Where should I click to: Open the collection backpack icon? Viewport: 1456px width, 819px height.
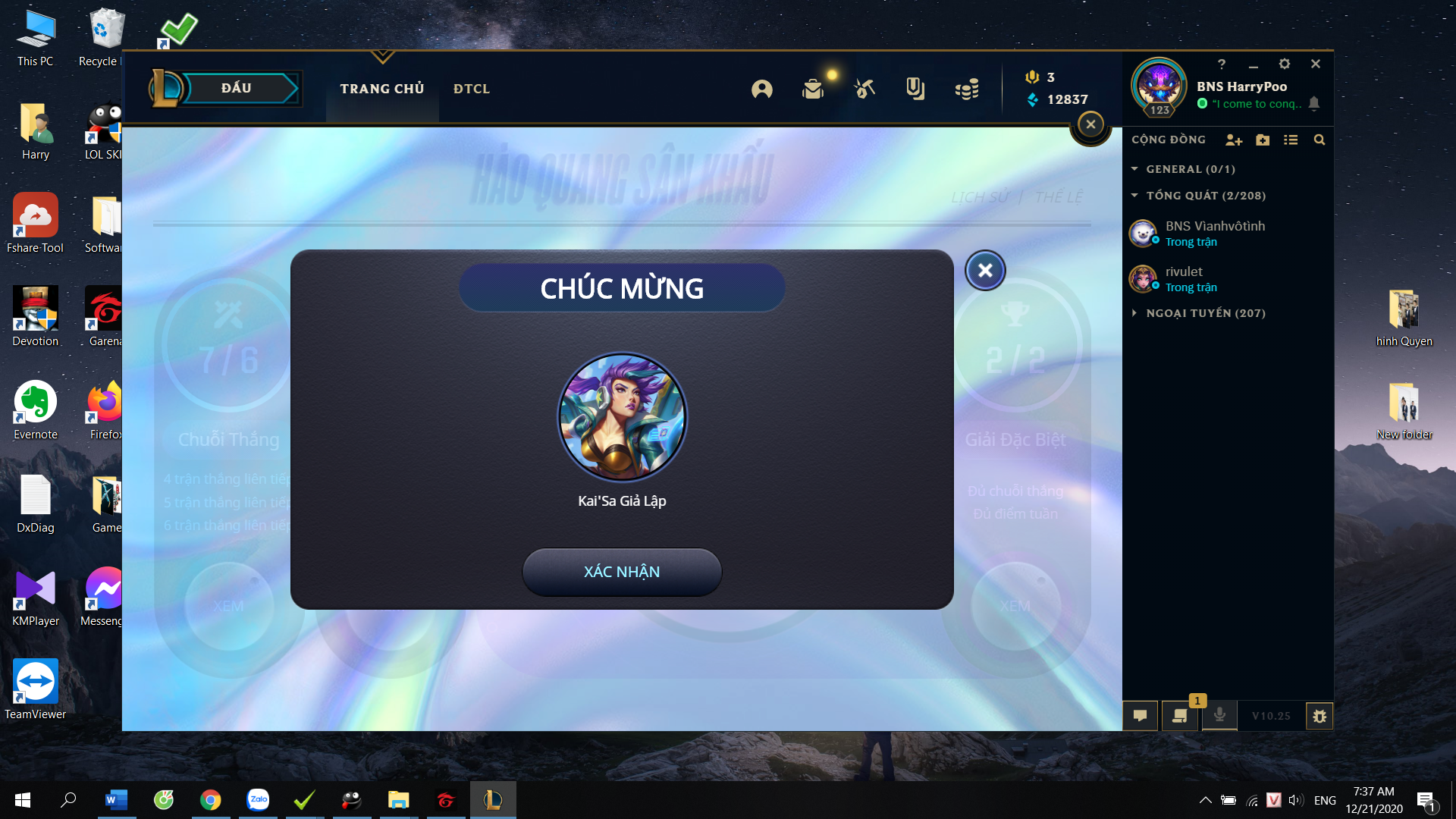[813, 89]
